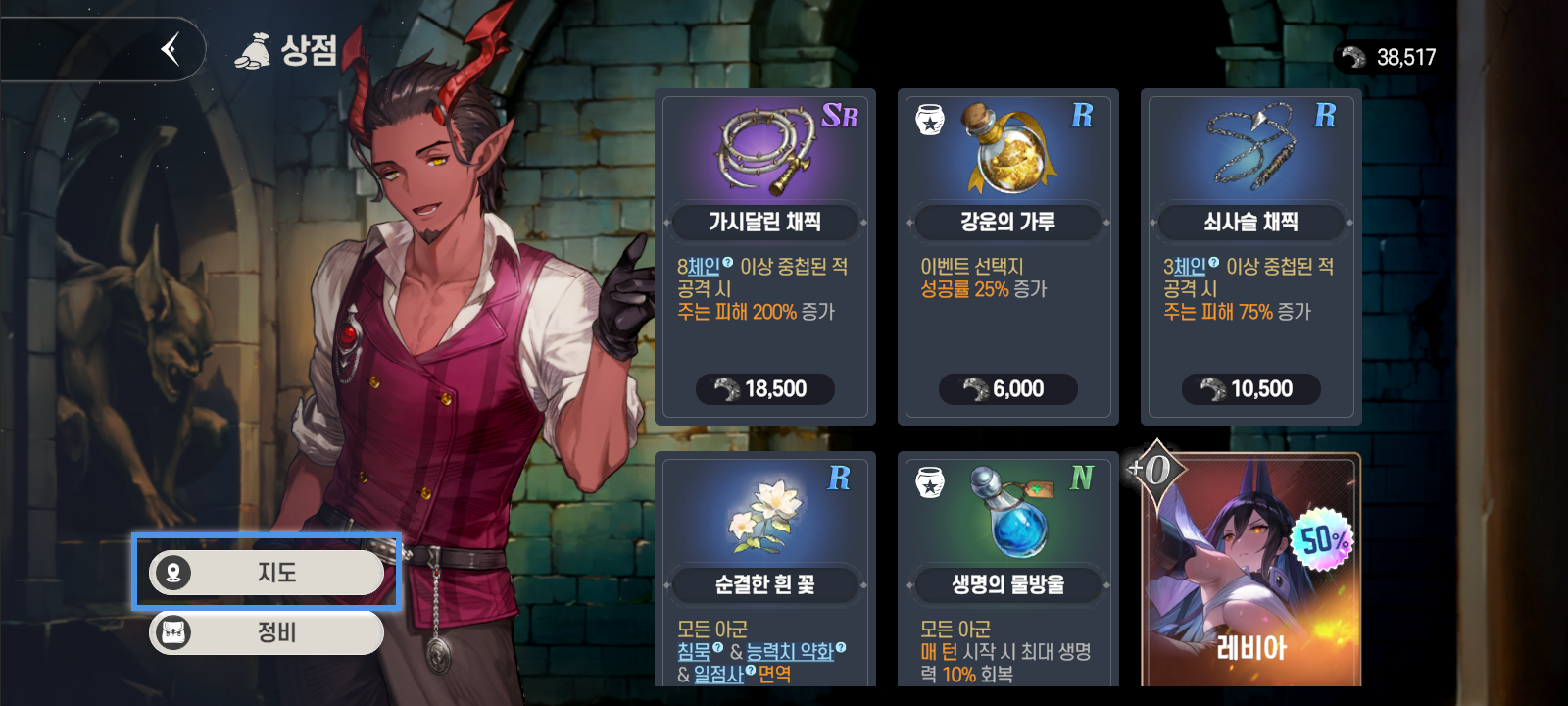Screen dimensions: 1568x706
Task: Show the 침묵 keyword tooltip
Action: [695, 652]
